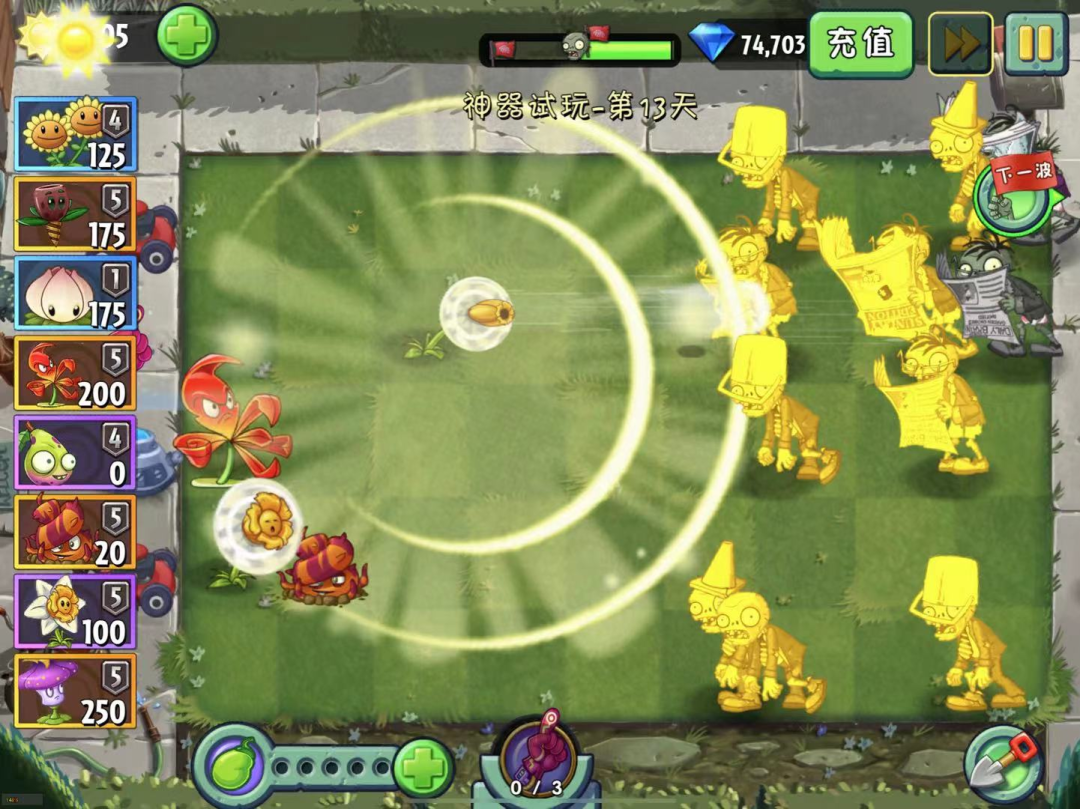Viewport: 1080px width, 809px height.
Task: Use the plant food pear icon
Action: tap(231, 766)
